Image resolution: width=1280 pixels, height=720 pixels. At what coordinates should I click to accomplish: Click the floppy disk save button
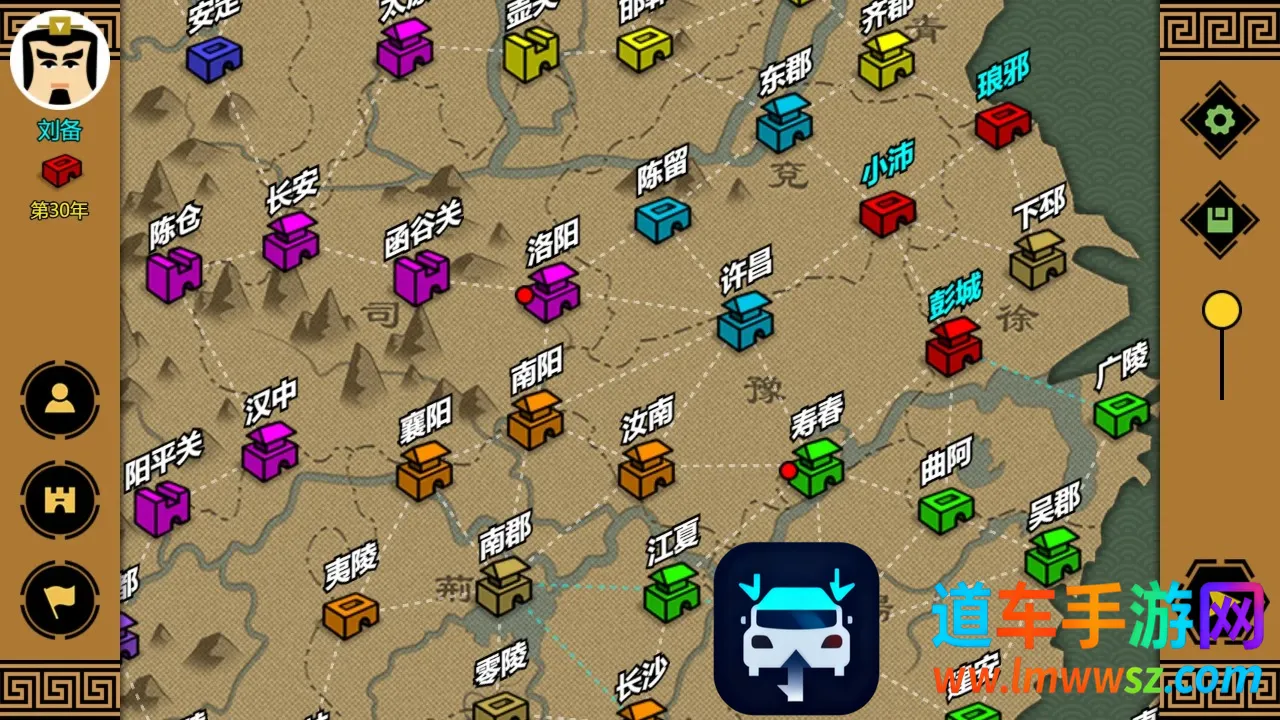1219,220
